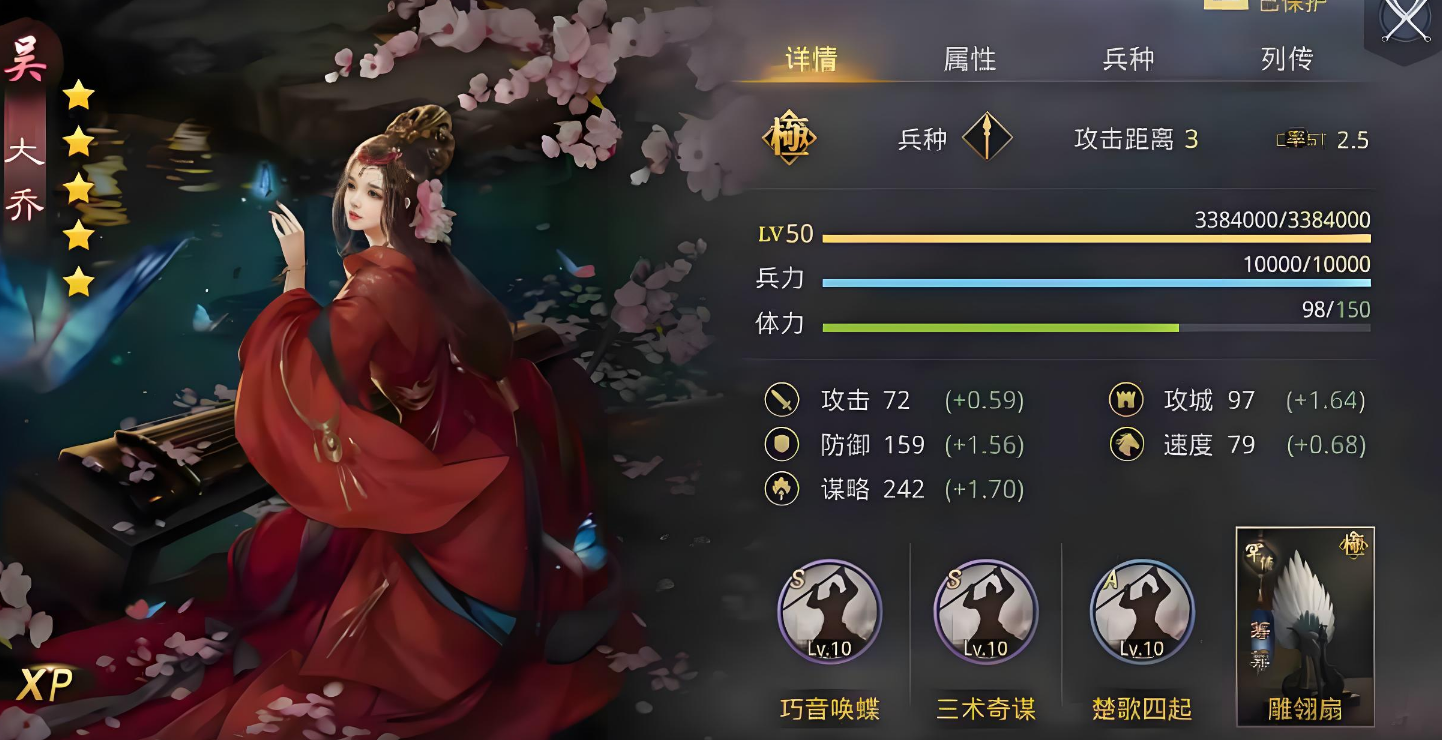Click the castle icon next to 攻城
1442x740 pixels.
pyautogui.click(x=1128, y=400)
